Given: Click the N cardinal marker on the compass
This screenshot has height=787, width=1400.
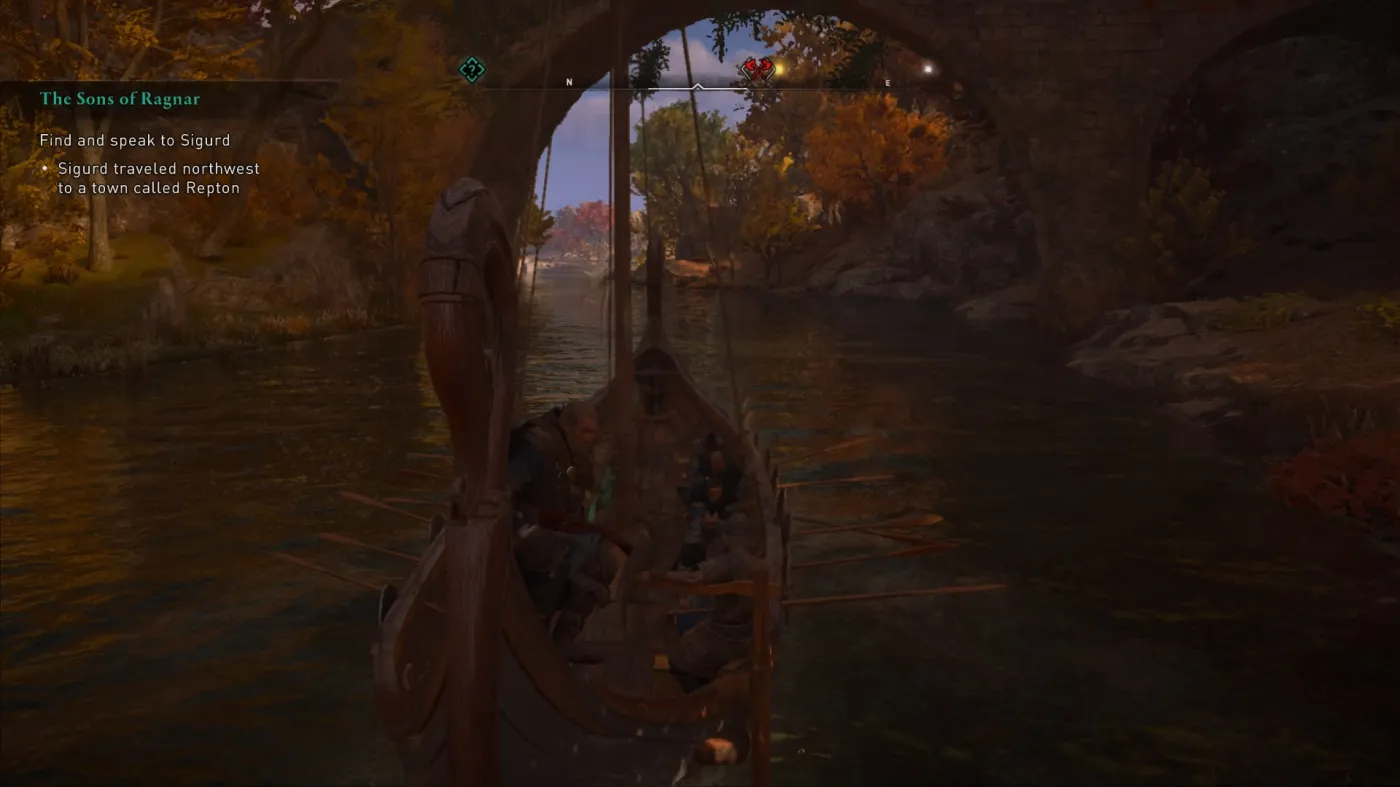Looking at the screenshot, I should (x=569, y=82).
